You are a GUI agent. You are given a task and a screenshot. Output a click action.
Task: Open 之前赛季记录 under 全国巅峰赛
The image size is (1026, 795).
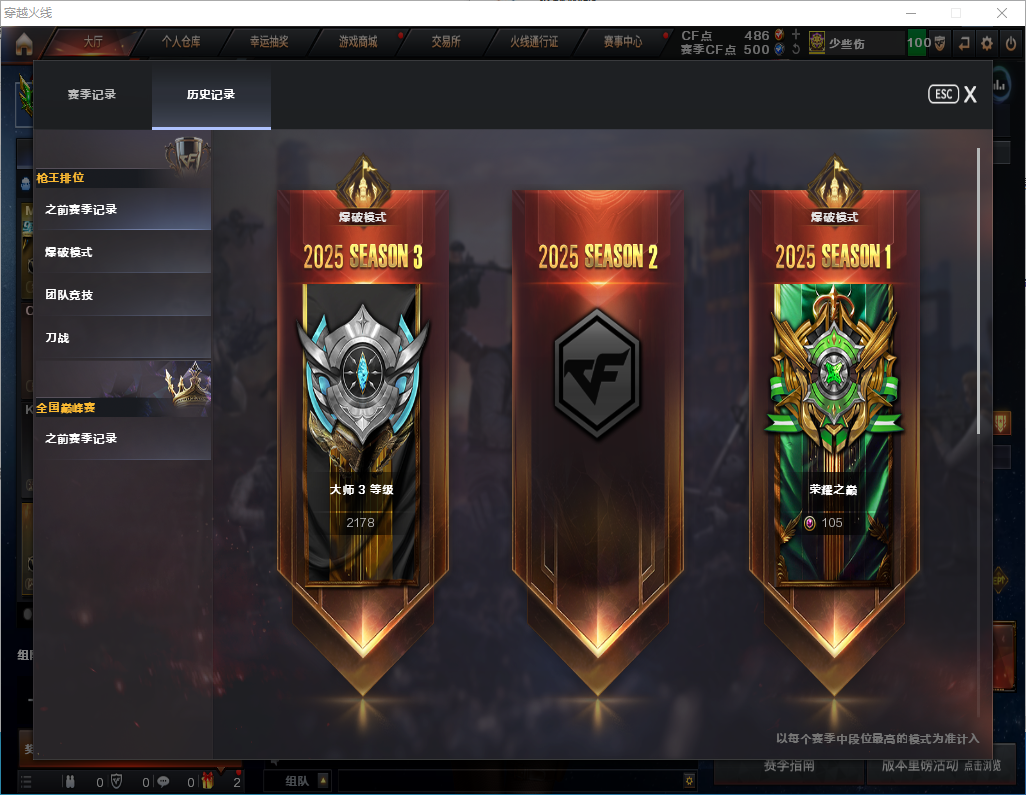tap(123, 438)
